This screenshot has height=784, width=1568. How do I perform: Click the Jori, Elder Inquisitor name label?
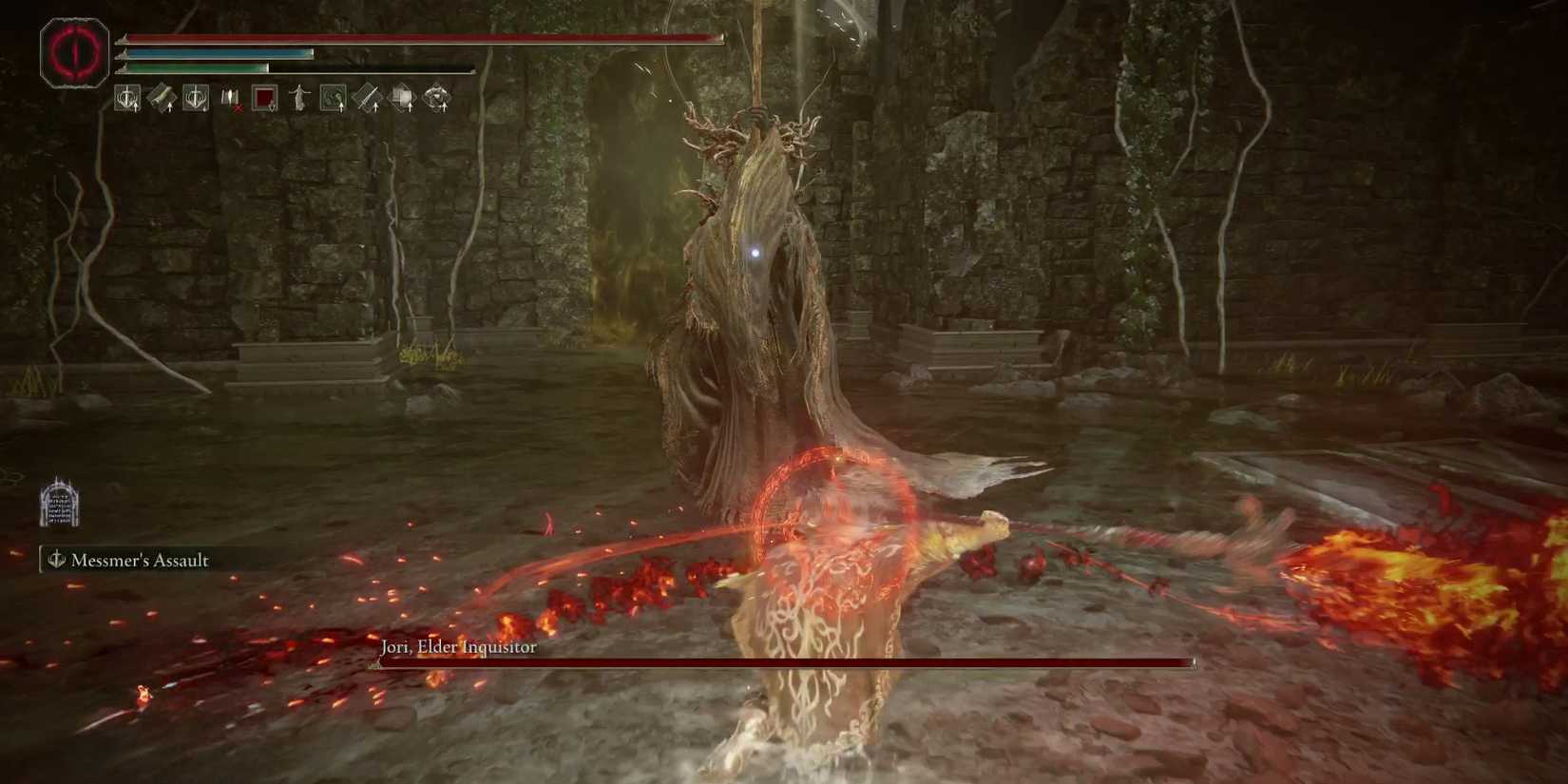pos(456,645)
